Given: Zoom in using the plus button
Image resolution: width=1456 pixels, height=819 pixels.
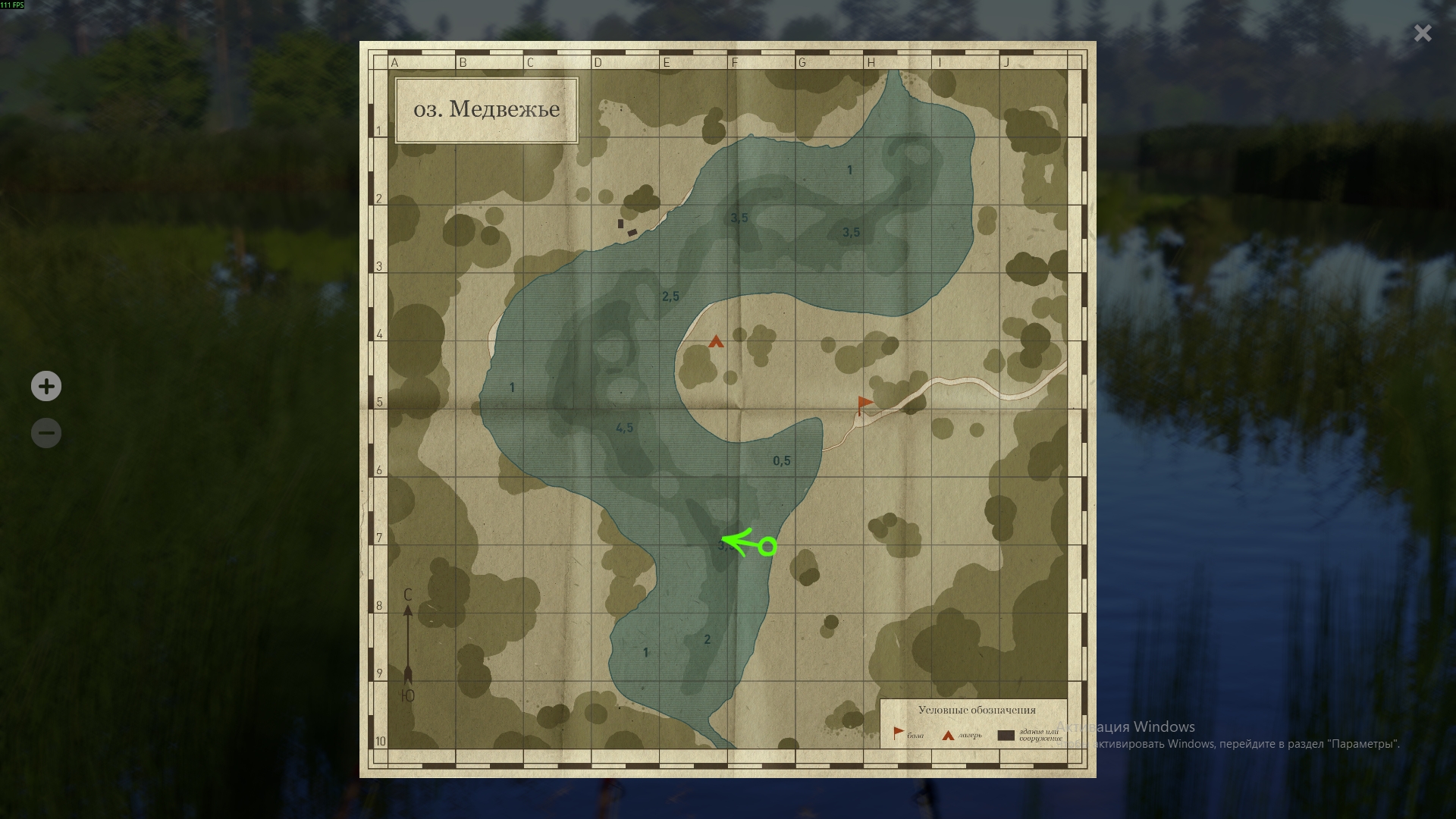Looking at the screenshot, I should (45, 386).
